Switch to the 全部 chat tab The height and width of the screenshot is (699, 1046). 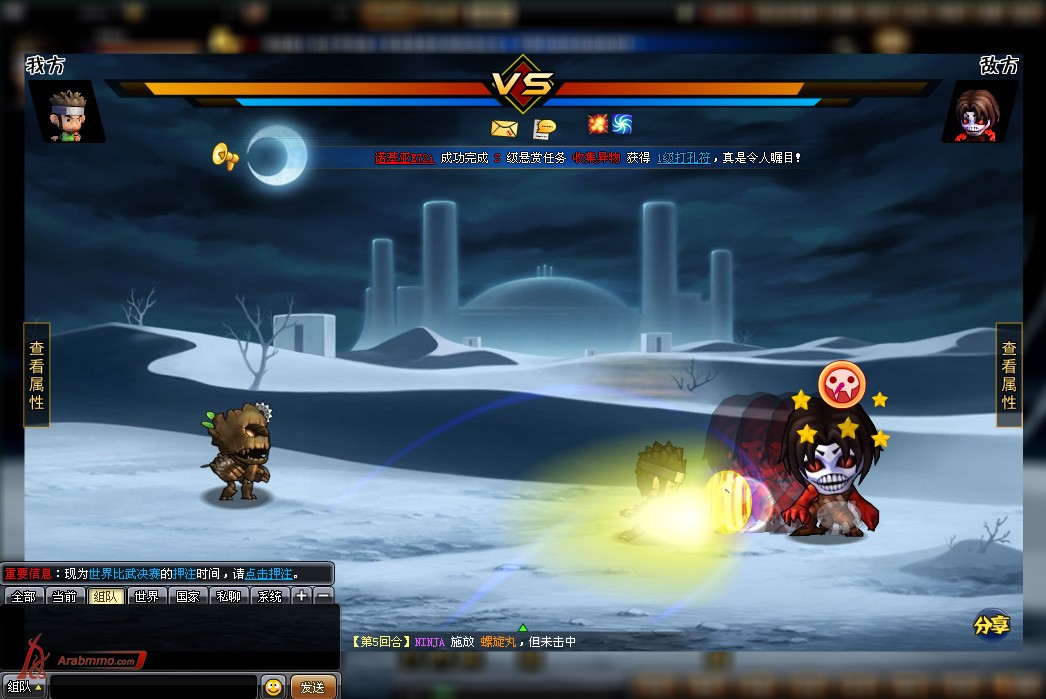(x=23, y=597)
